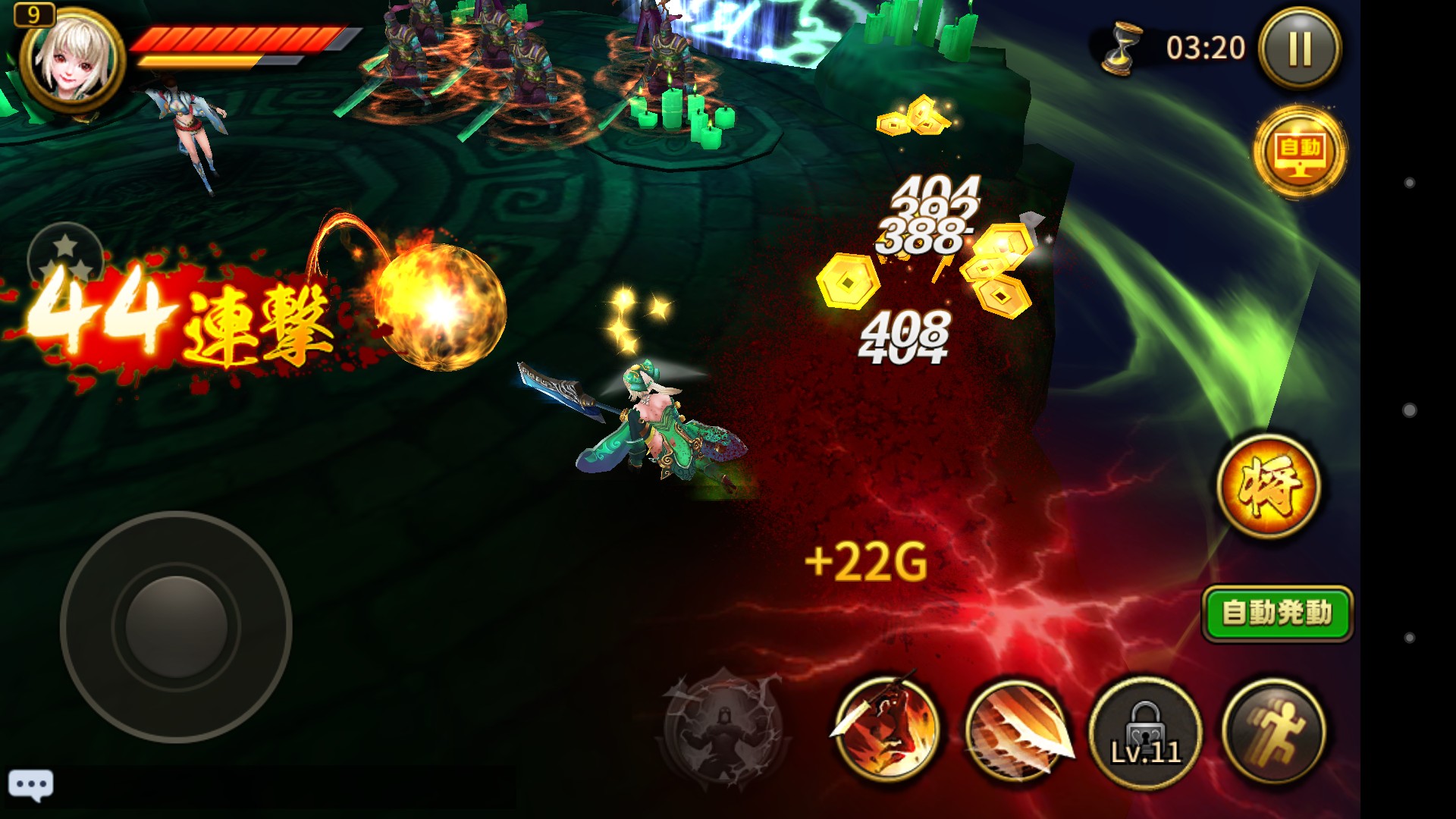Use the flaming sword slash skill
The image size is (1456, 819).
click(x=886, y=730)
